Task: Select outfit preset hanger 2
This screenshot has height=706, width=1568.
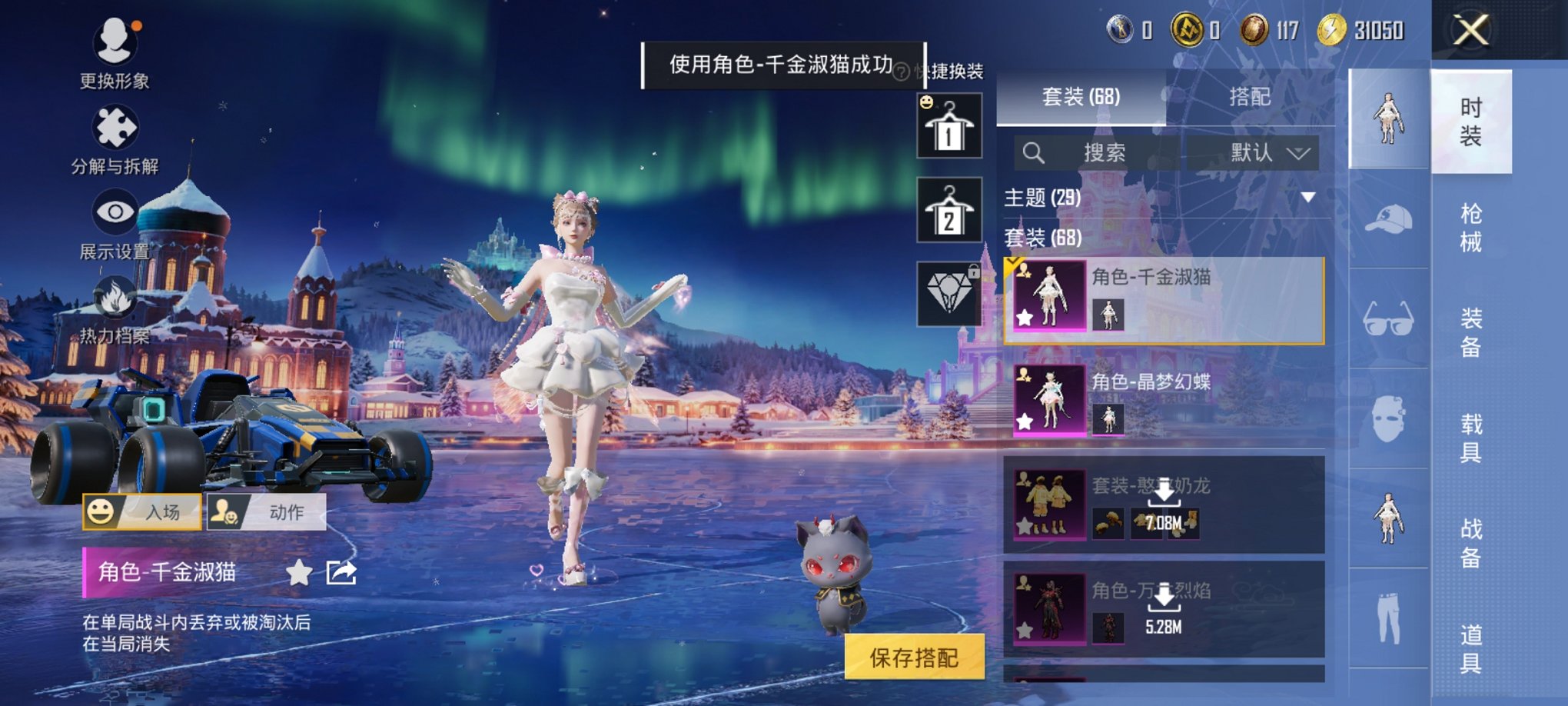Action: point(951,211)
